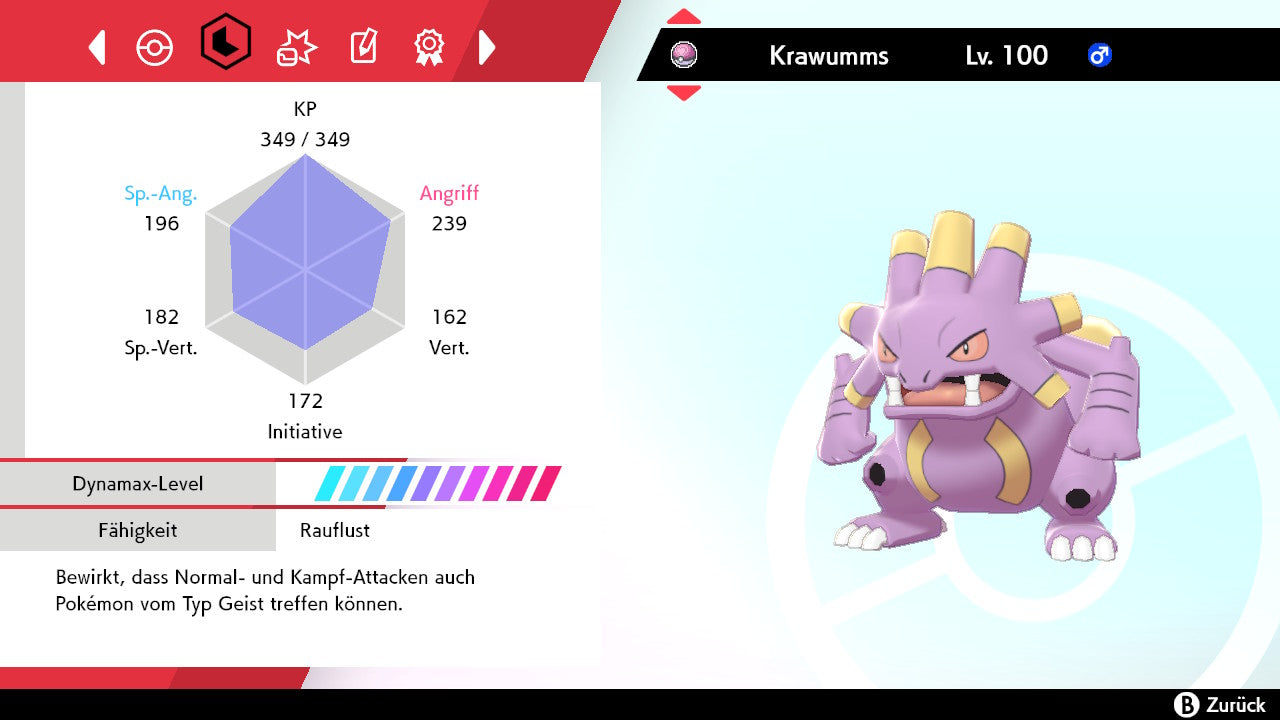Switch to the moves tab icon

[296, 47]
